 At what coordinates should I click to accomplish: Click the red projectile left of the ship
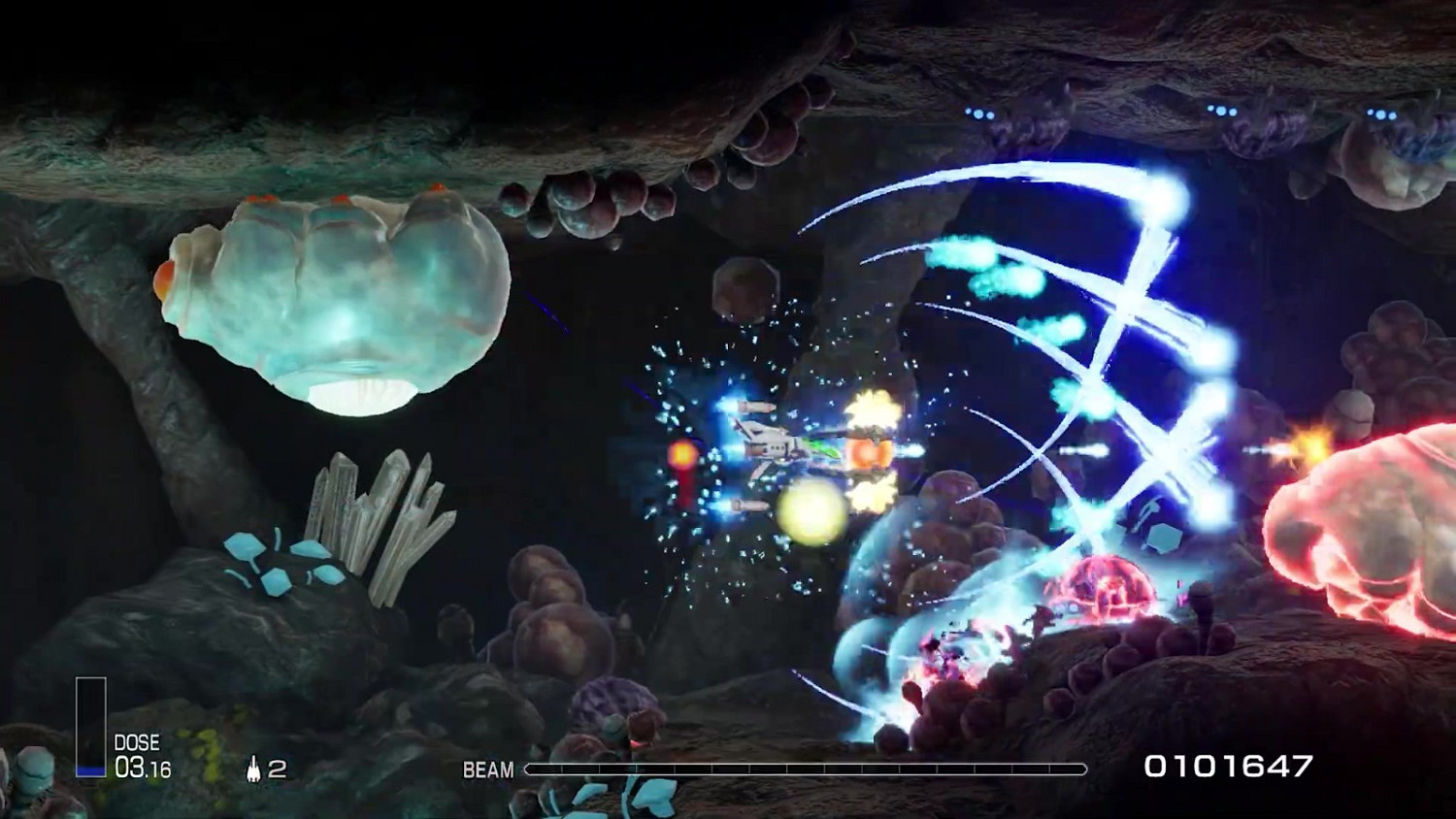point(682,453)
